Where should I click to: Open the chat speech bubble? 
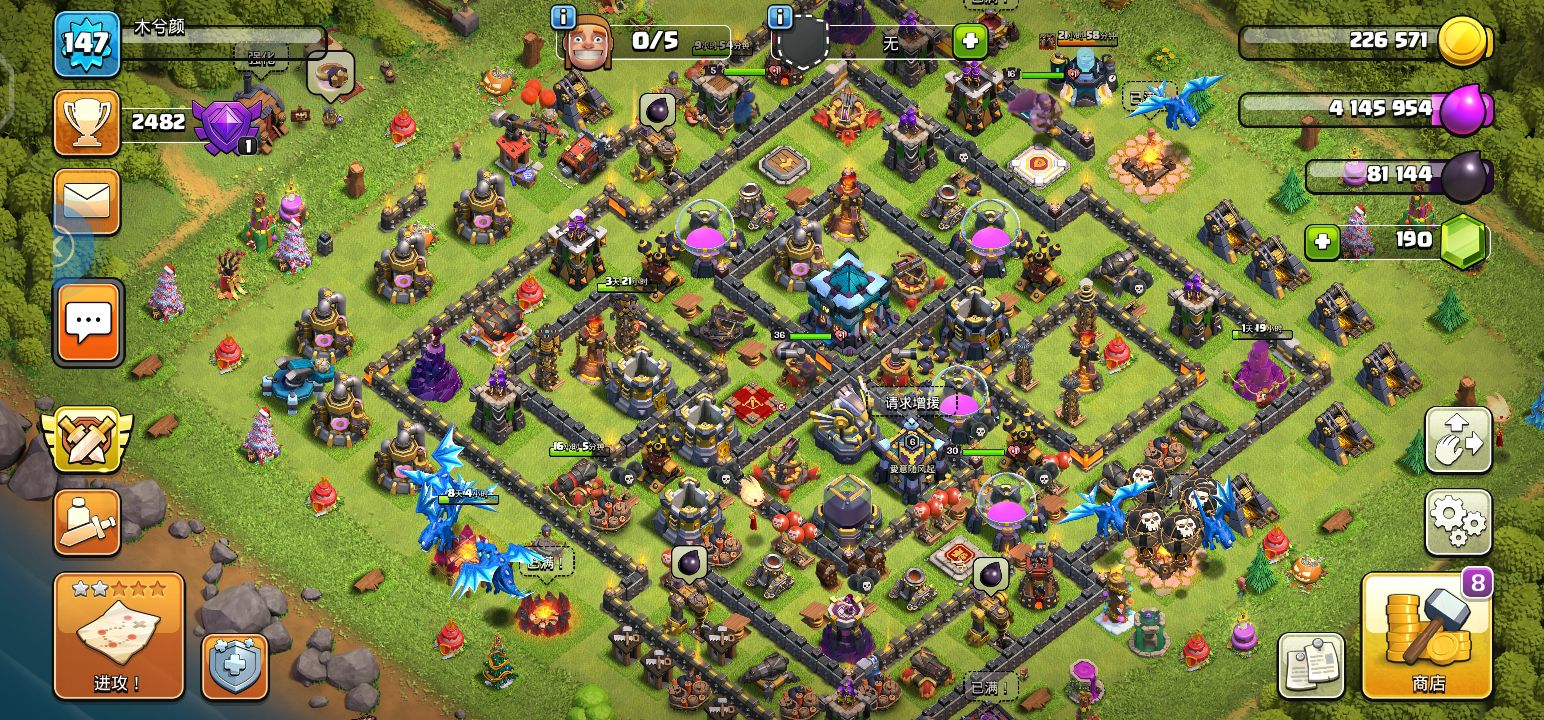(88, 322)
